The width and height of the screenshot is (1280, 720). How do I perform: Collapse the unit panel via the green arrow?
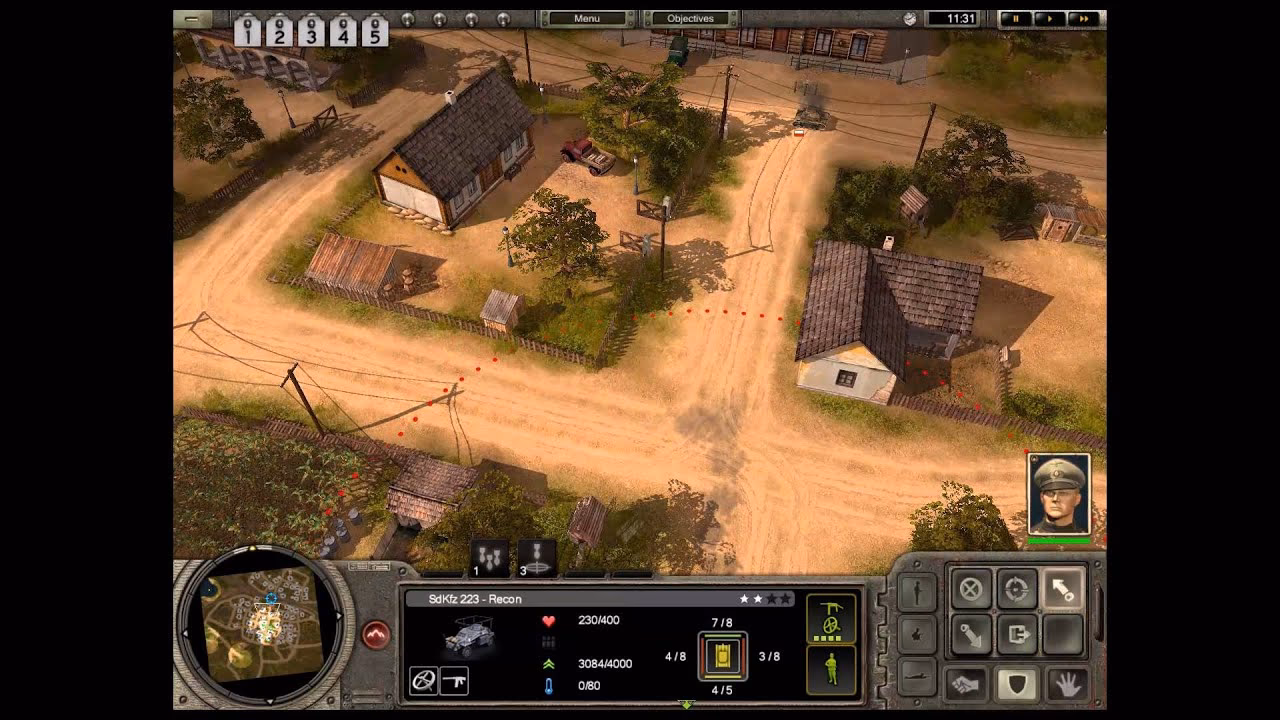point(688,703)
